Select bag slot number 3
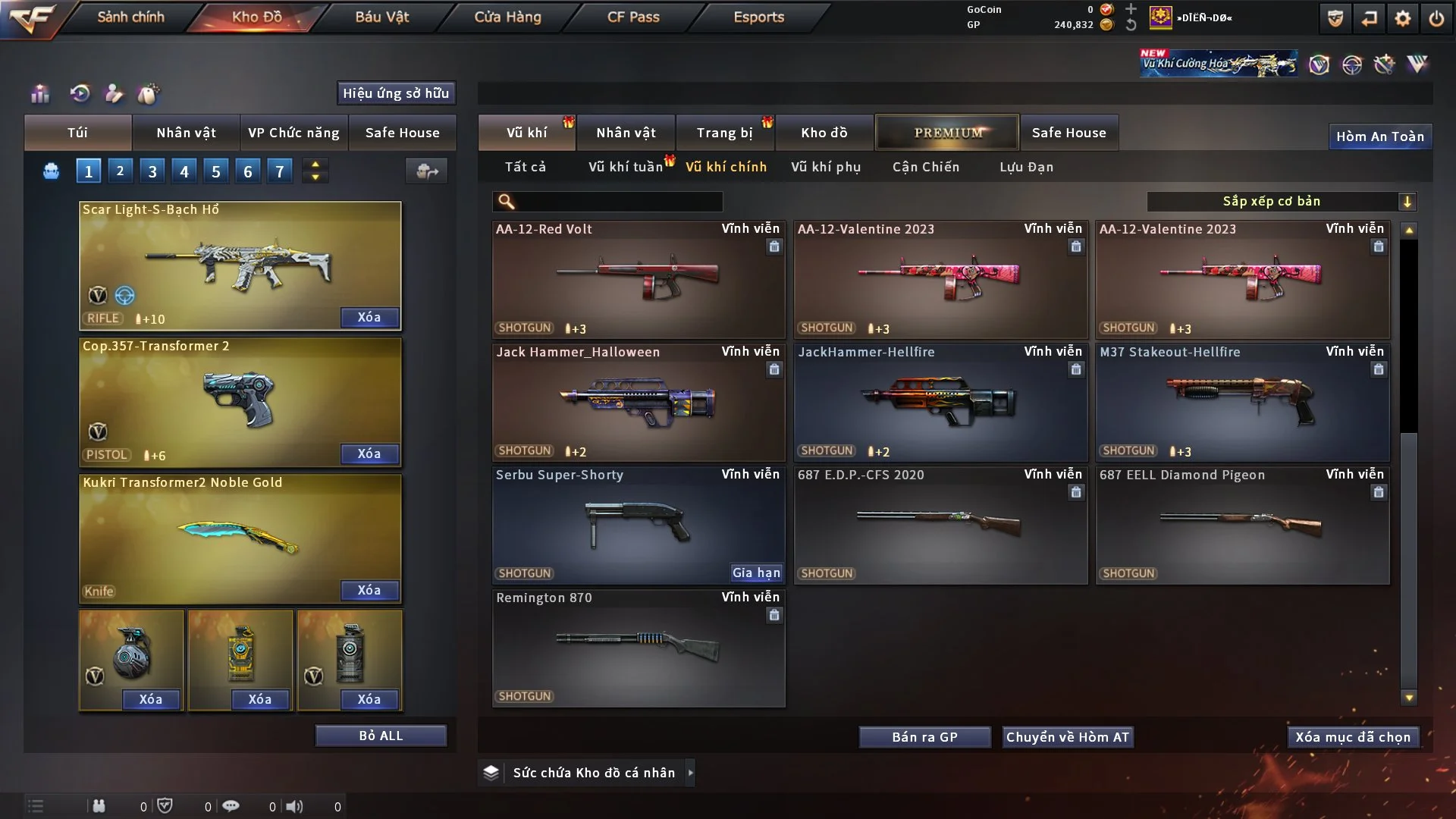 click(152, 171)
